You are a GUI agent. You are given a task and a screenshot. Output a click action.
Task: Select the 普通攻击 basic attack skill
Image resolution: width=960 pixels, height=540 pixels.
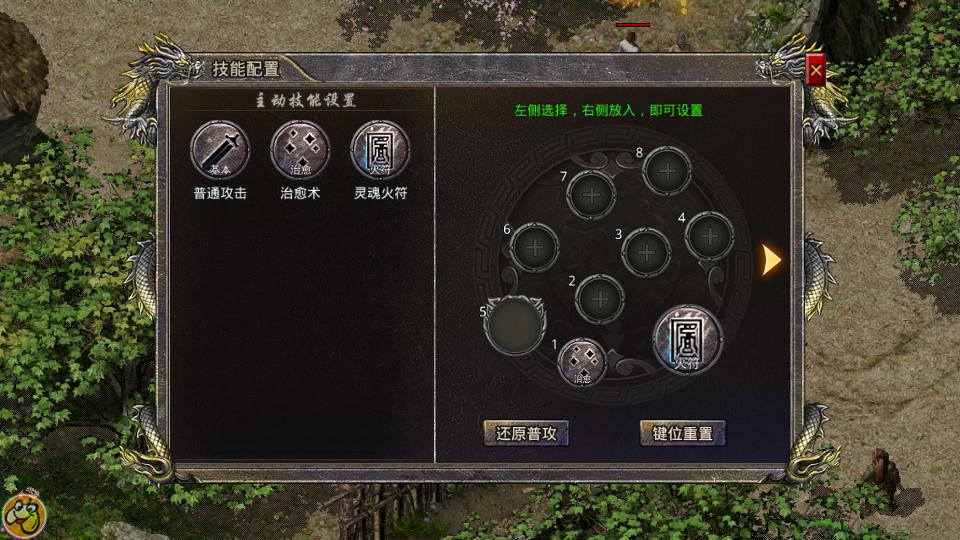tap(219, 150)
